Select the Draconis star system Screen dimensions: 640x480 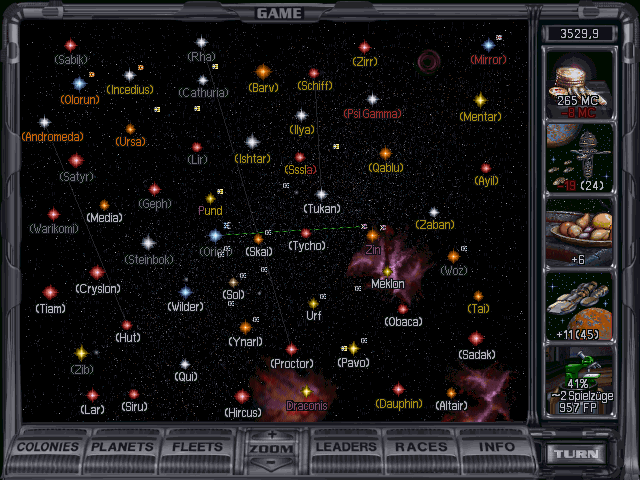coord(307,391)
